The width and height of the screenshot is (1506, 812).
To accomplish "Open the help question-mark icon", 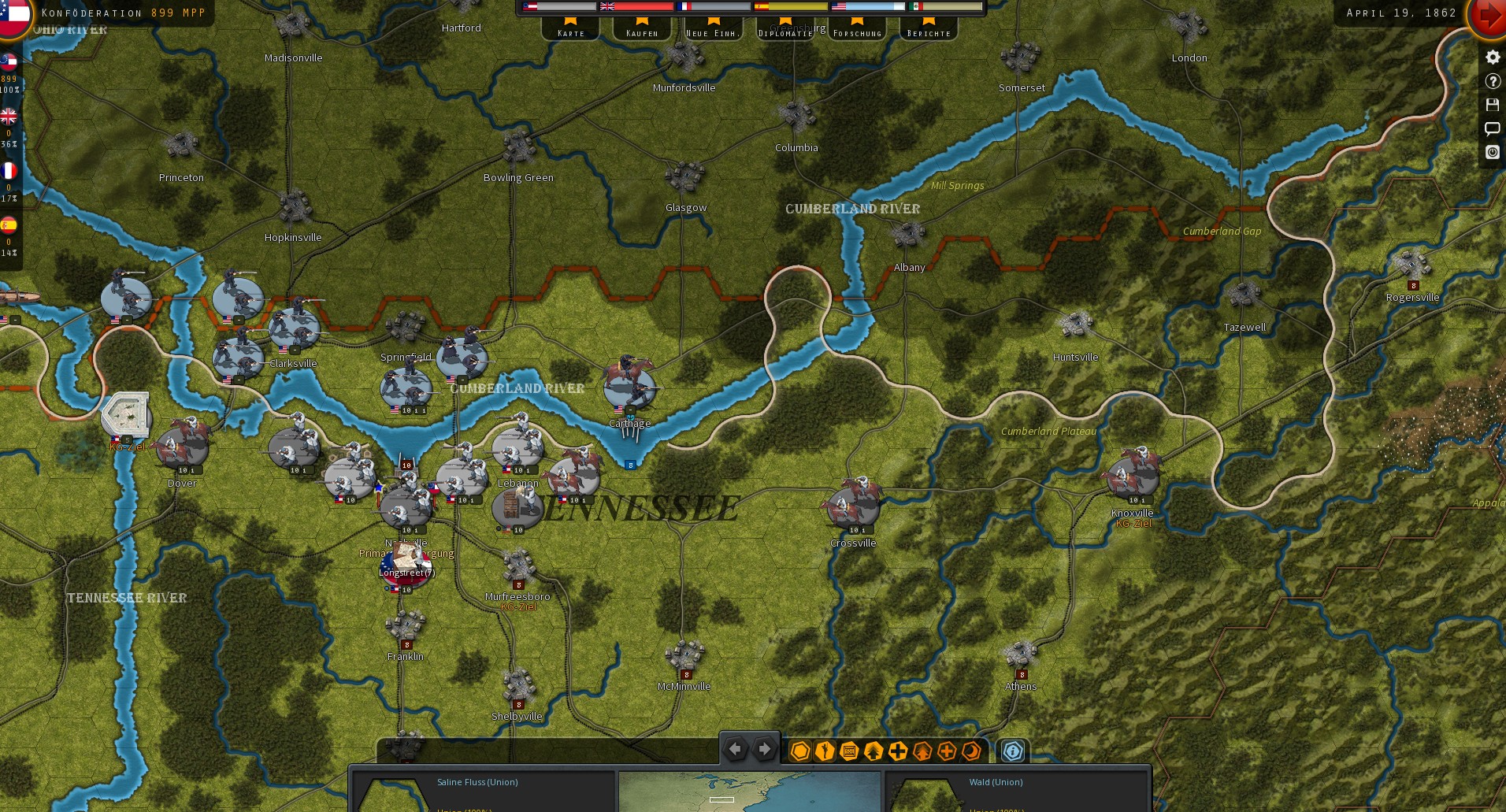I will [1492, 81].
